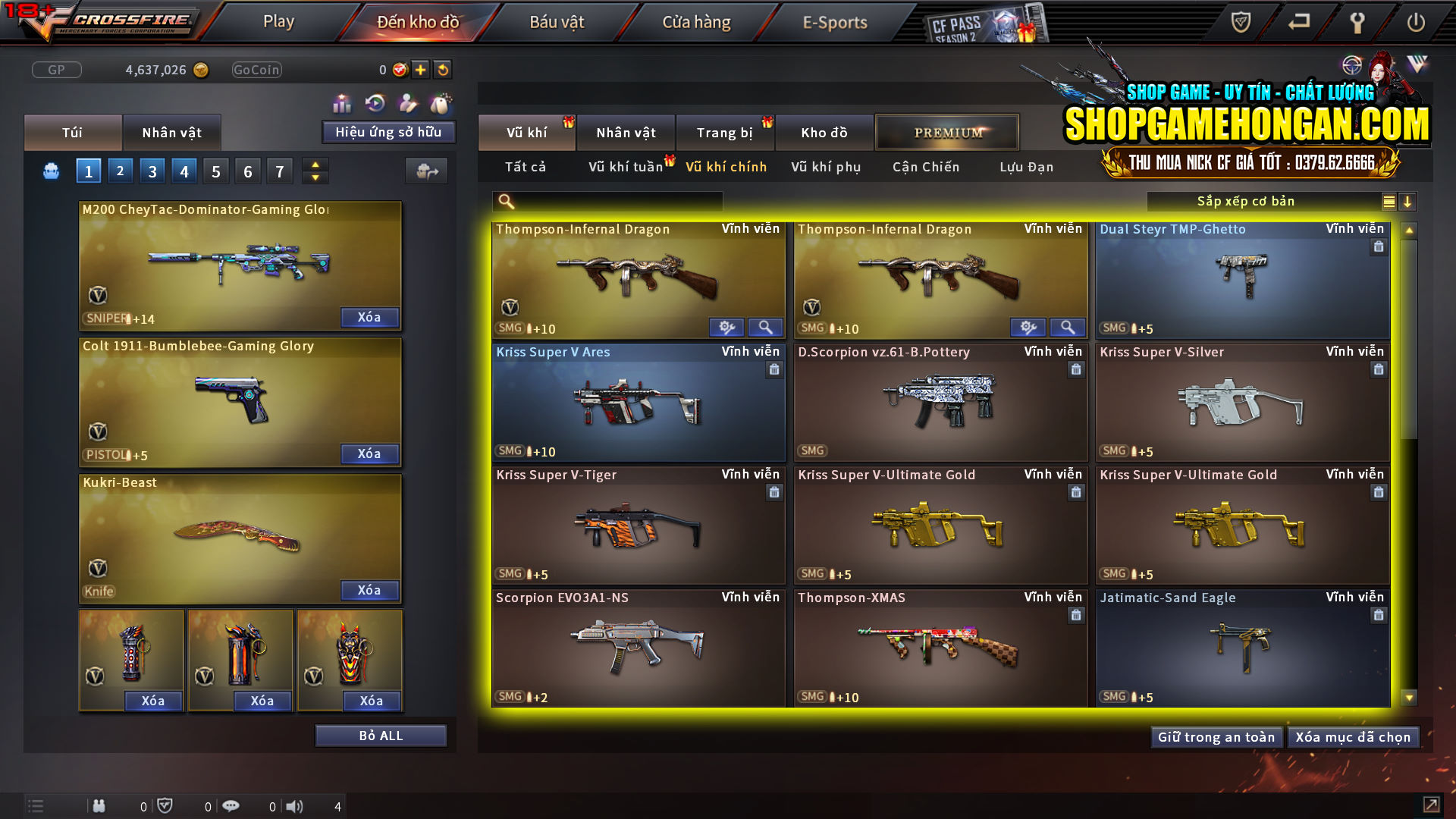Open the character edit icon above Hiệu ứng sở hữu

click(407, 102)
